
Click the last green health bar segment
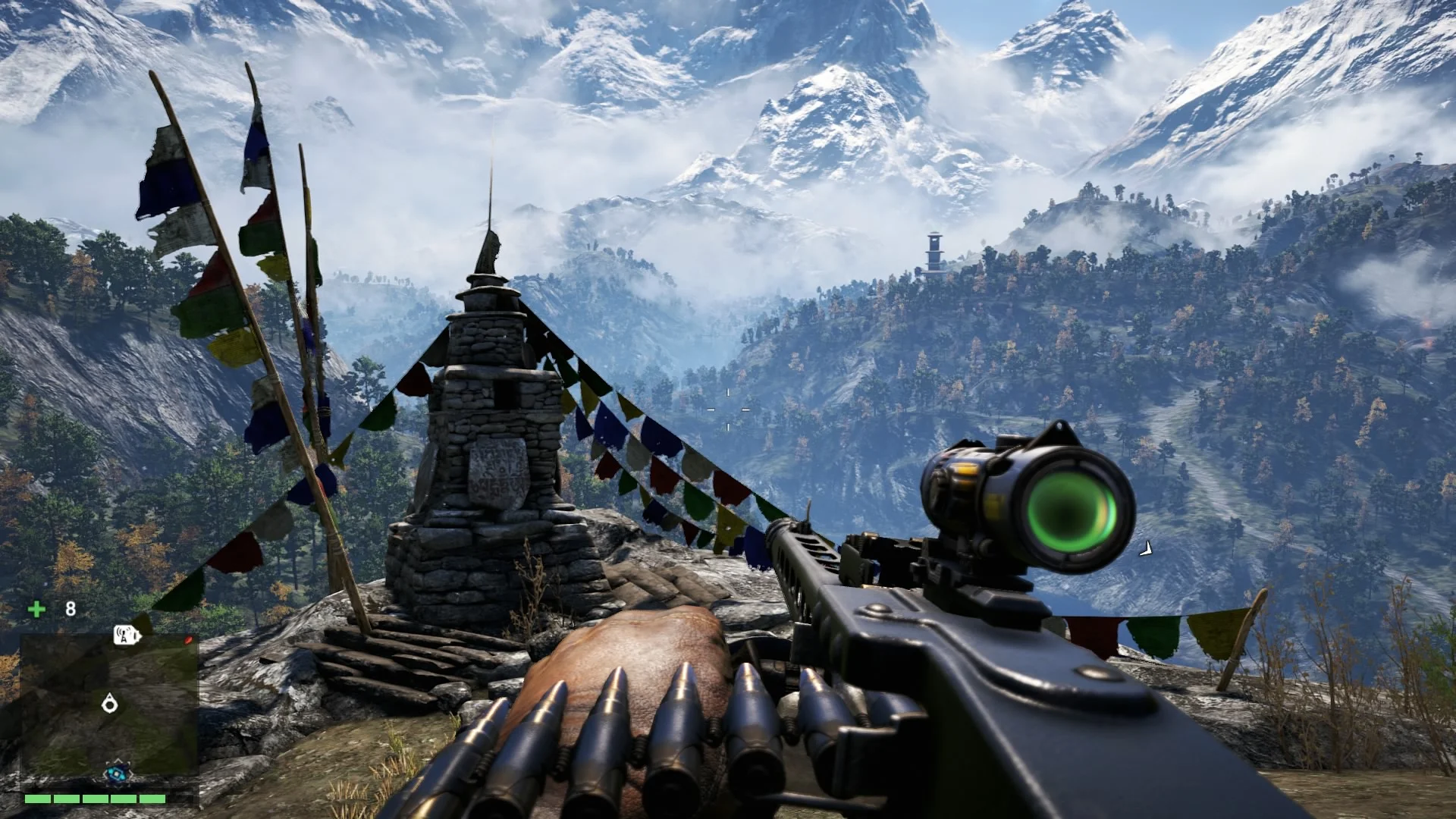(x=152, y=799)
